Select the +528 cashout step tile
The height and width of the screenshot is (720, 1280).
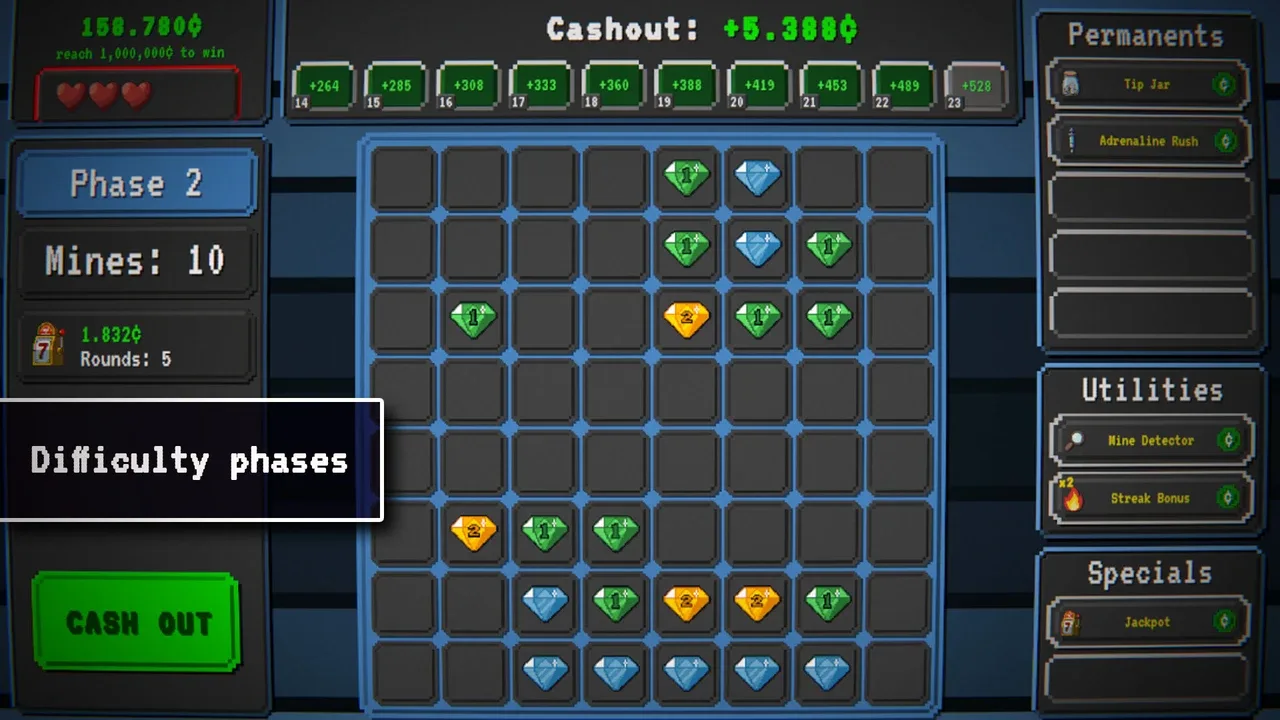point(976,86)
